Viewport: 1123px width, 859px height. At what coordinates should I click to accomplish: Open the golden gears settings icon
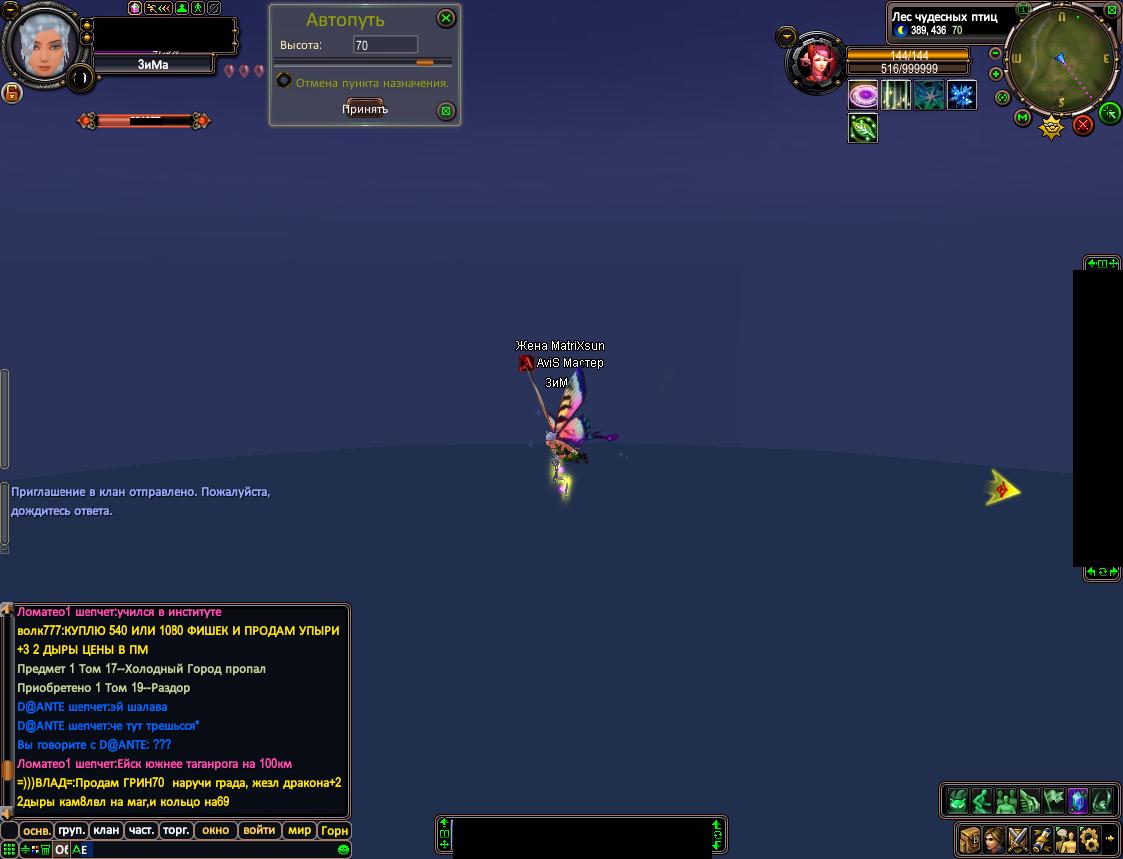(x=1090, y=838)
